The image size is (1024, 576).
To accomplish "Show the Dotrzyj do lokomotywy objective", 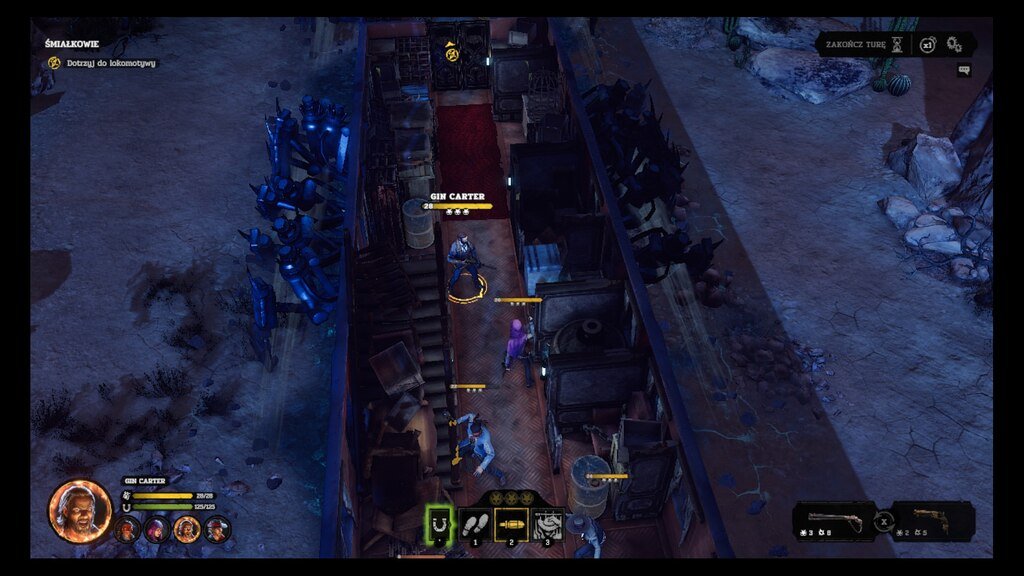I will [x=106, y=63].
